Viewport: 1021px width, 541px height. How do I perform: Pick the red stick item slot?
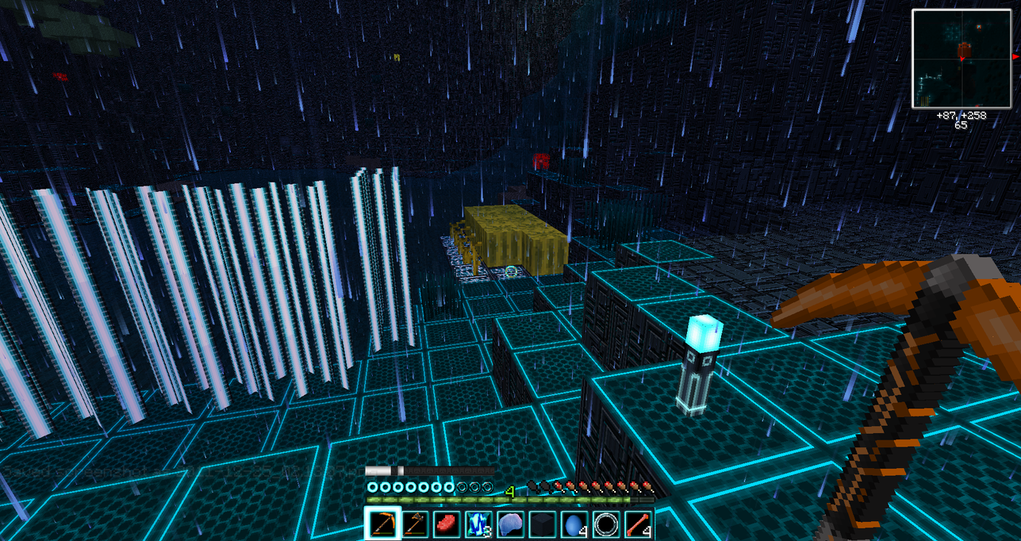pos(638,523)
